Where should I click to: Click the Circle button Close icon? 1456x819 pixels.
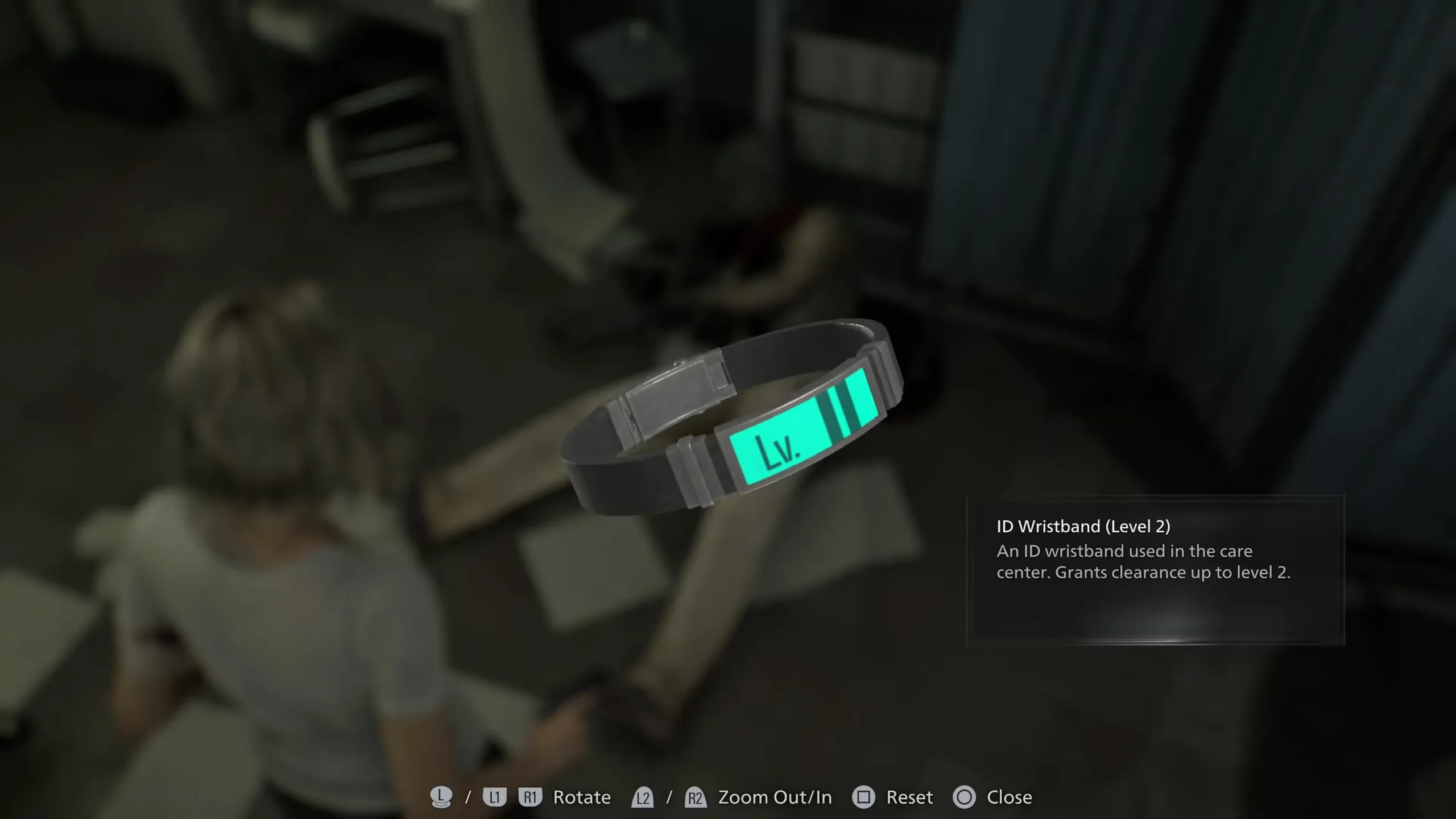tap(965, 797)
